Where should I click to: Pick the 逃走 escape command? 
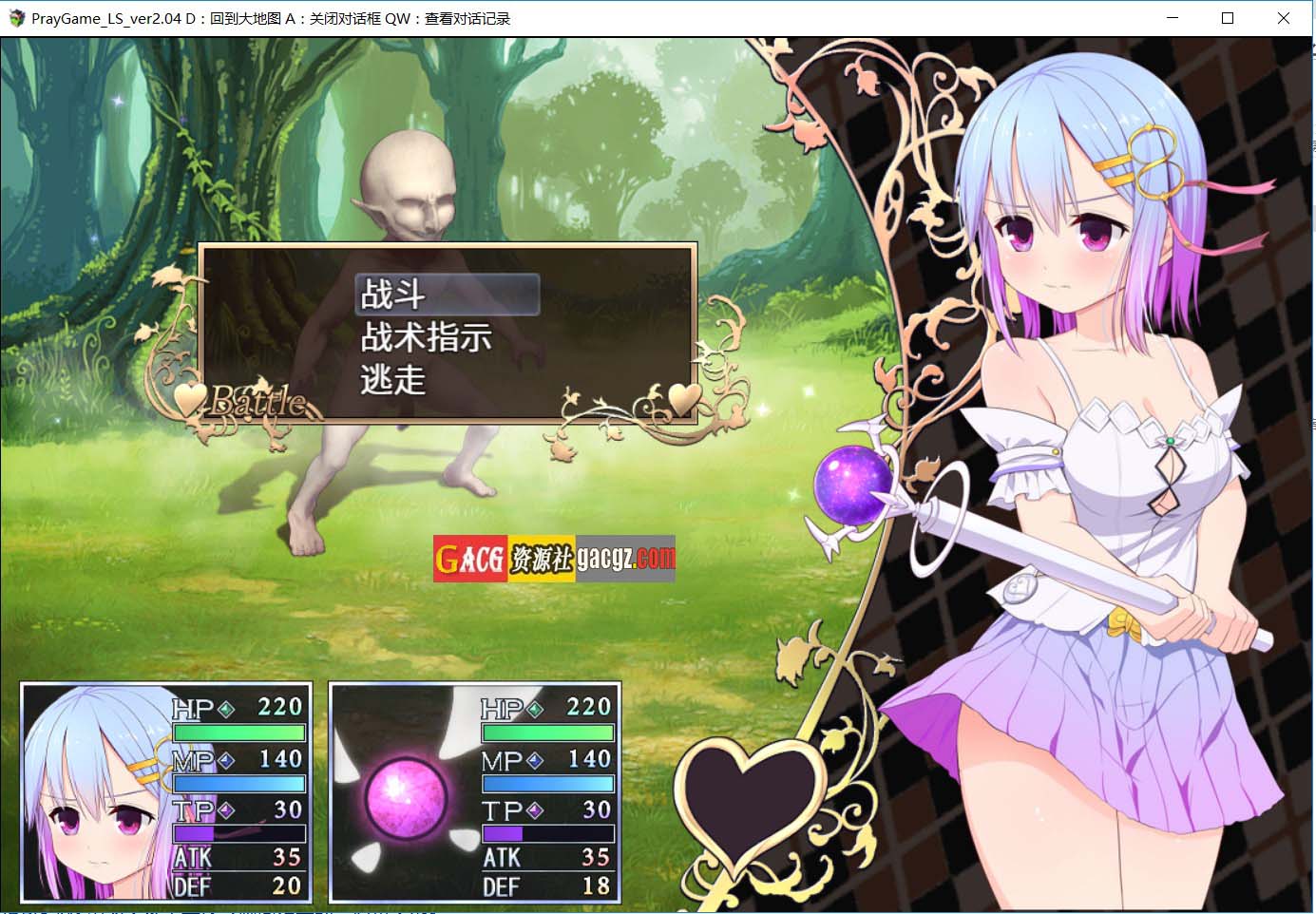click(393, 380)
